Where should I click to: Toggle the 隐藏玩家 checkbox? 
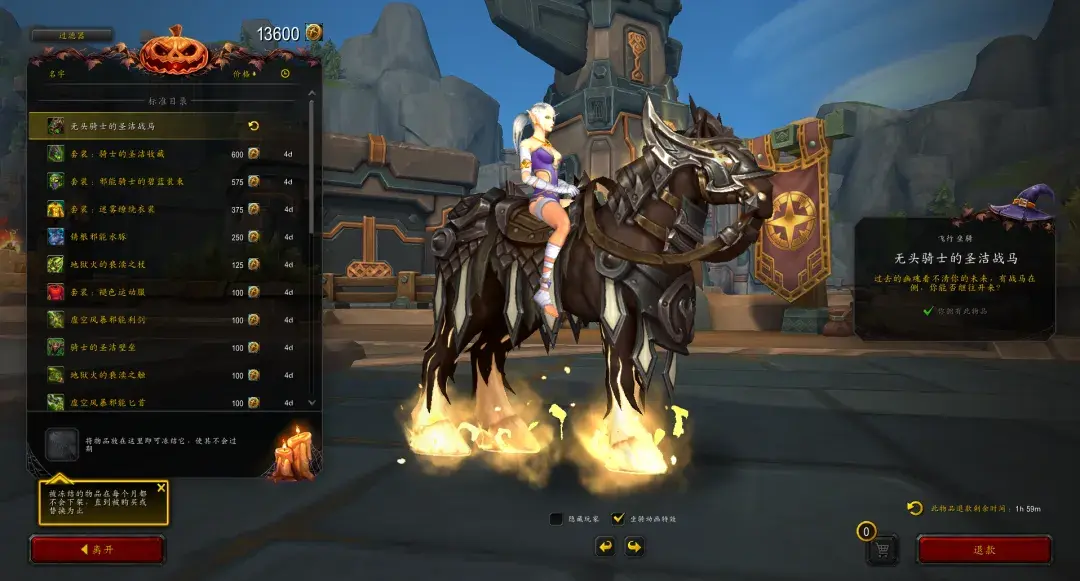point(557,519)
